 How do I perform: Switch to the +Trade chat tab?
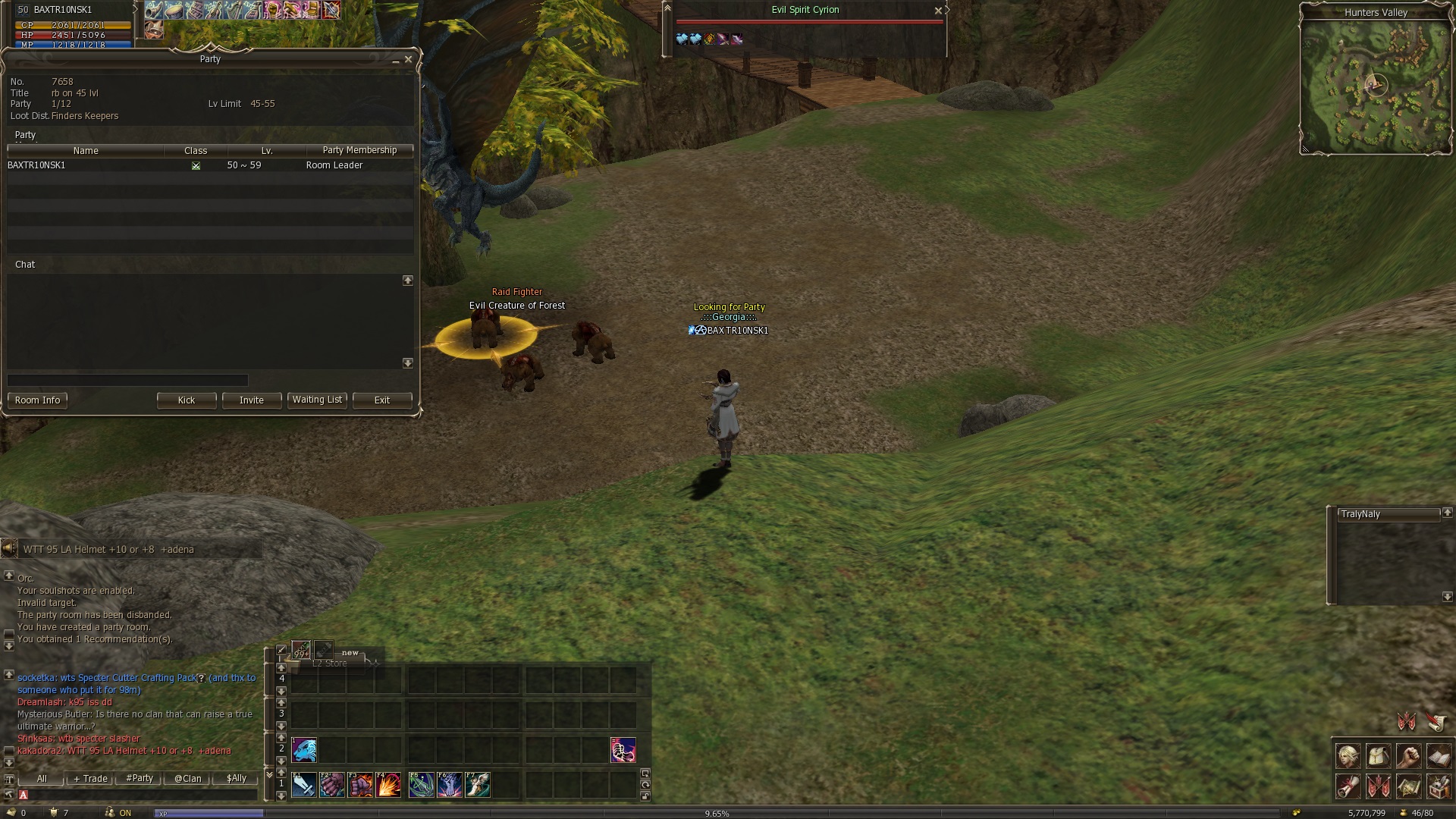[90, 779]
